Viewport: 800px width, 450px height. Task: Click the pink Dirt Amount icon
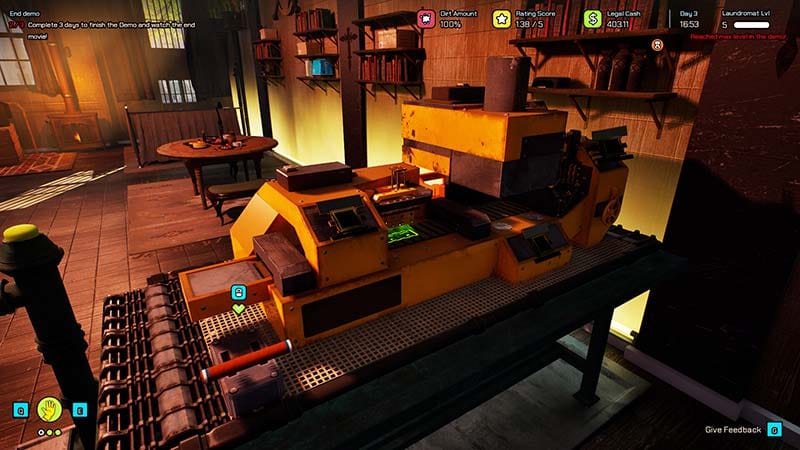click(x=426, y=18)
